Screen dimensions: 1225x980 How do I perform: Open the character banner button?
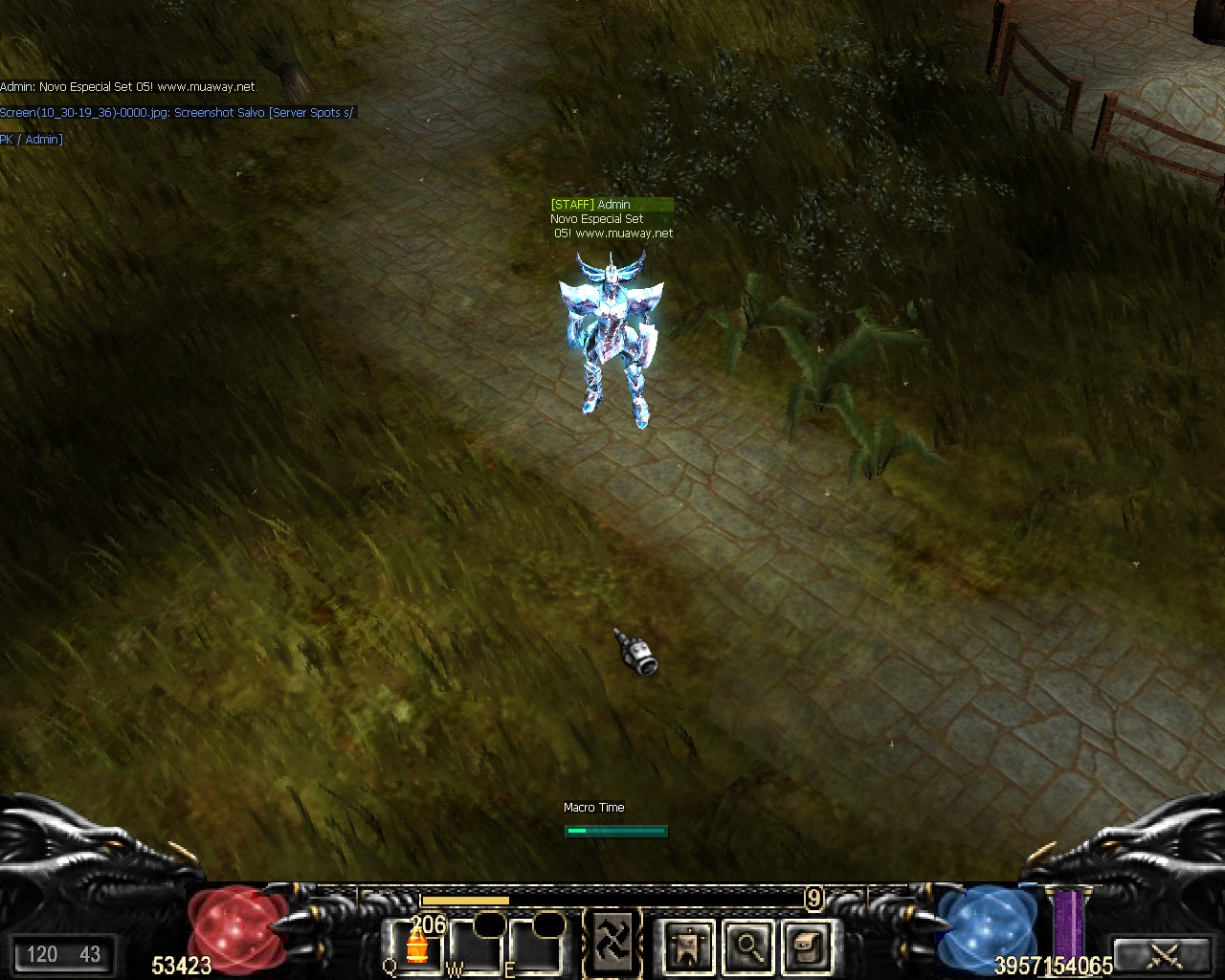click(687, 947)
